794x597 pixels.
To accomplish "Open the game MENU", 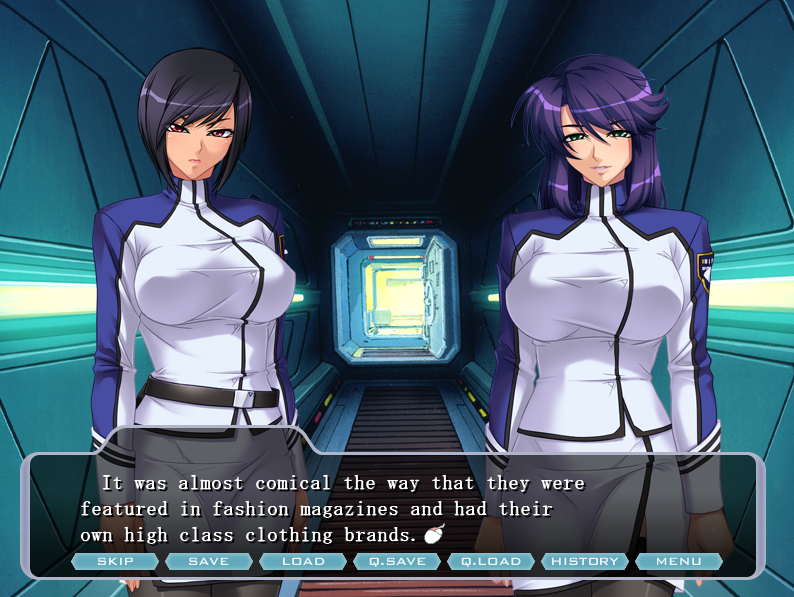I will 678,561.
